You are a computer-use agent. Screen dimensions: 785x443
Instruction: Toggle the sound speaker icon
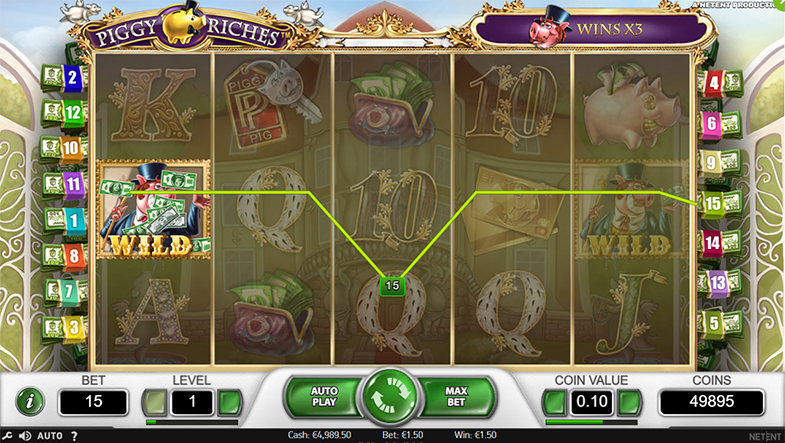[26, 436]
